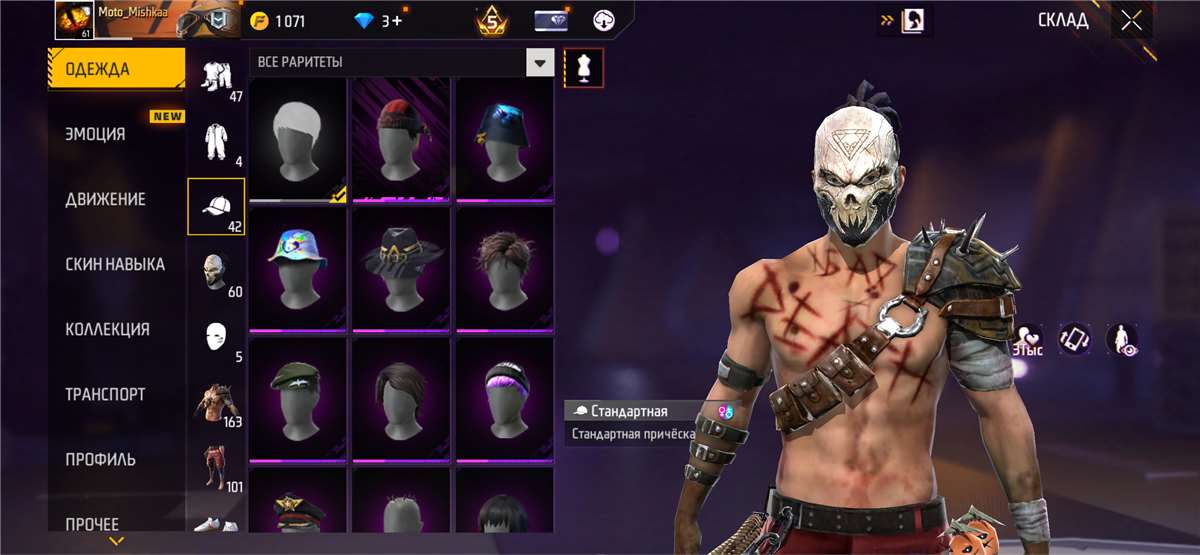
Task: Toggle the mannequin preview button
Action: pyautogui.click(x=583, y=66)
